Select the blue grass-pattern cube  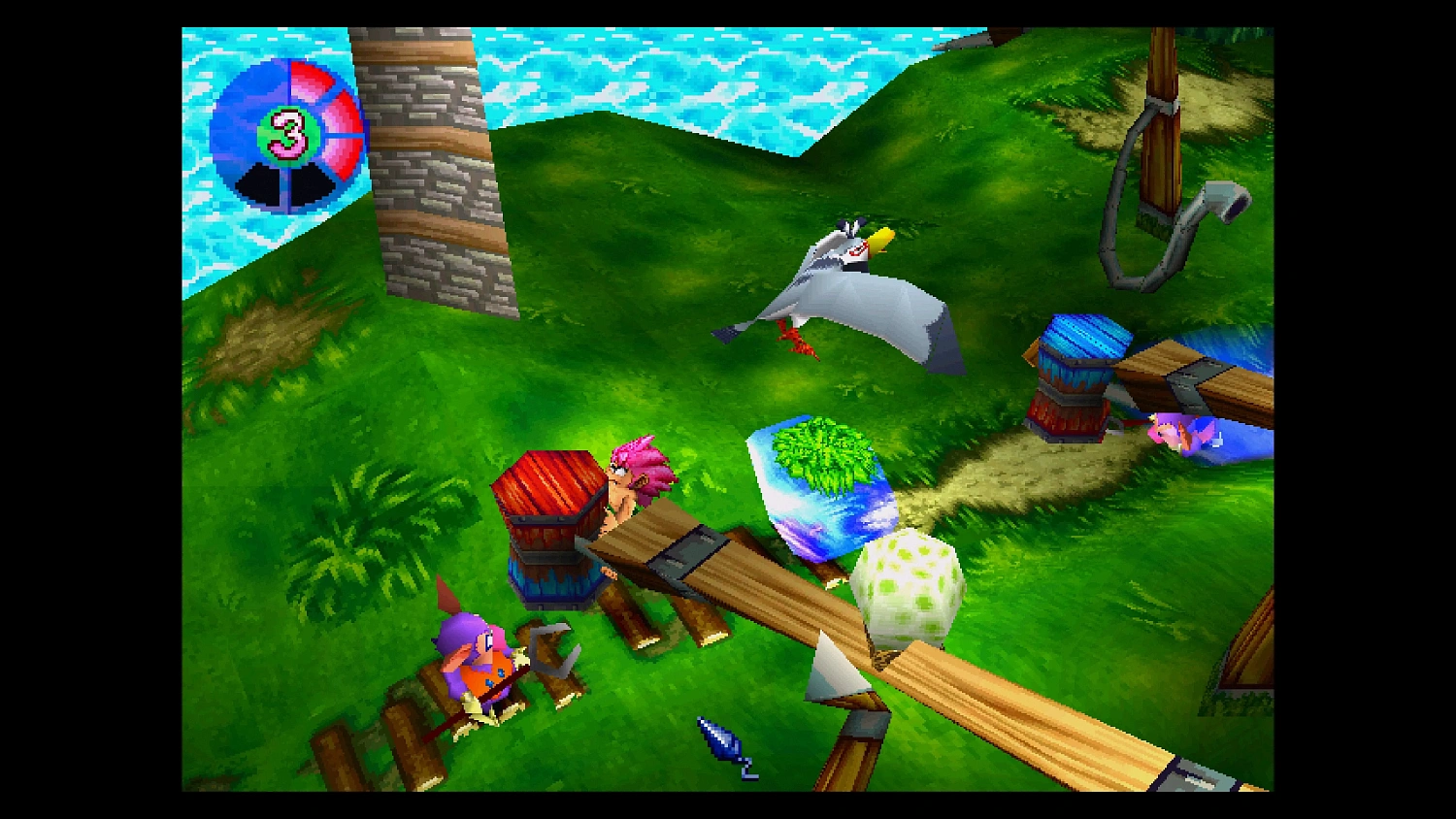coord(825,480)
